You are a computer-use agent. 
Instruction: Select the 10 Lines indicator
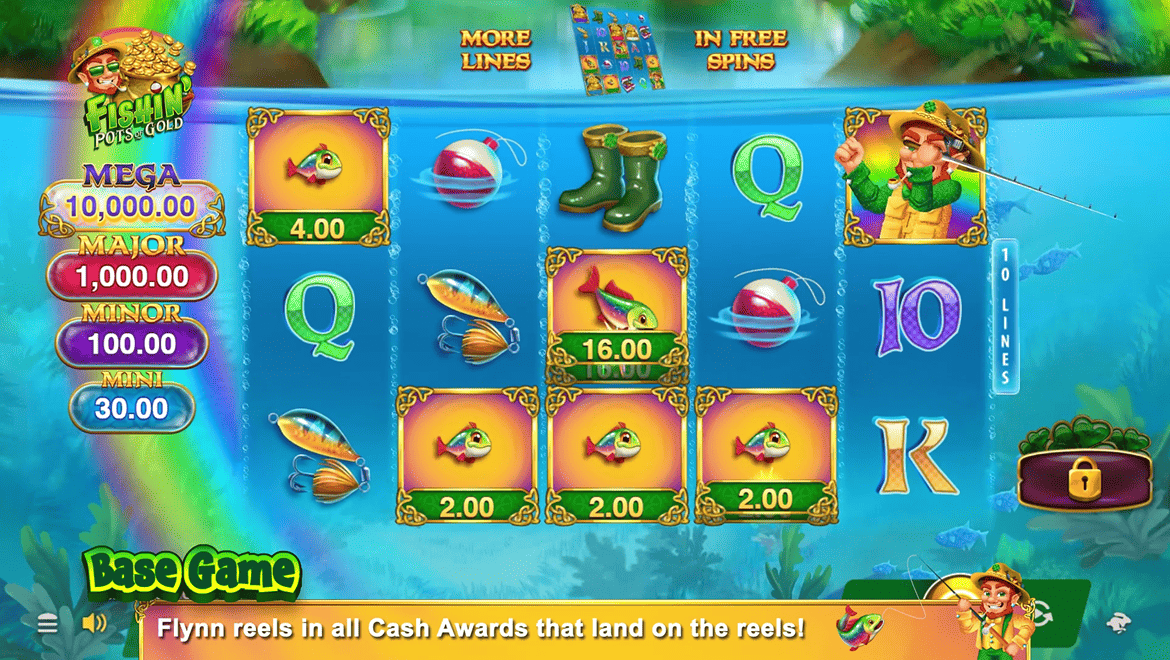(x=1005, y=316)
